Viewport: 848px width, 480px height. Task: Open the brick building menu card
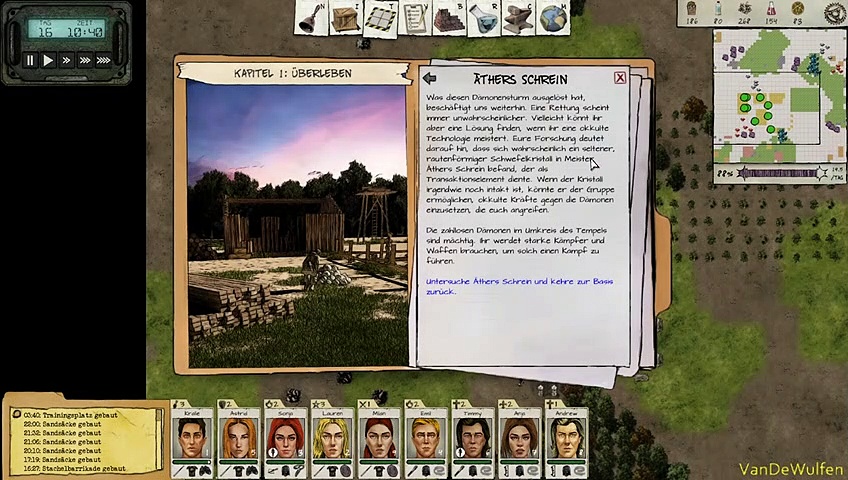(450, 17)
